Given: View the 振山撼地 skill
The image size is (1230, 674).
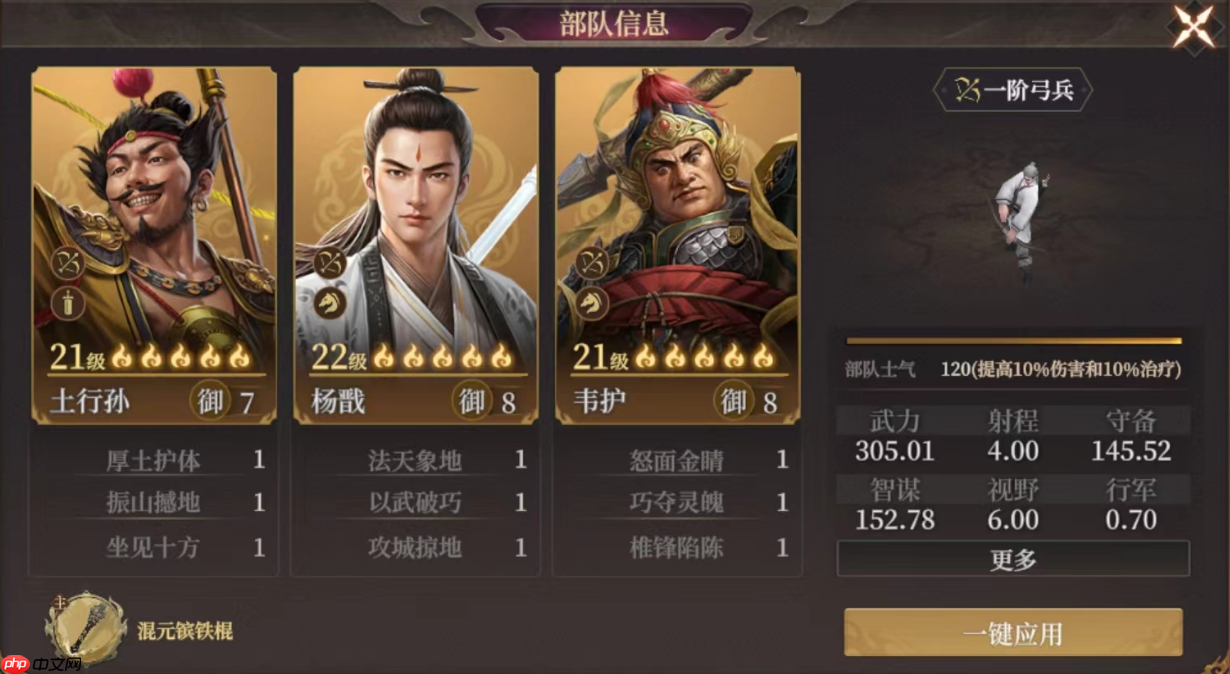Looking at the screenshot, I should pos(153,503).
